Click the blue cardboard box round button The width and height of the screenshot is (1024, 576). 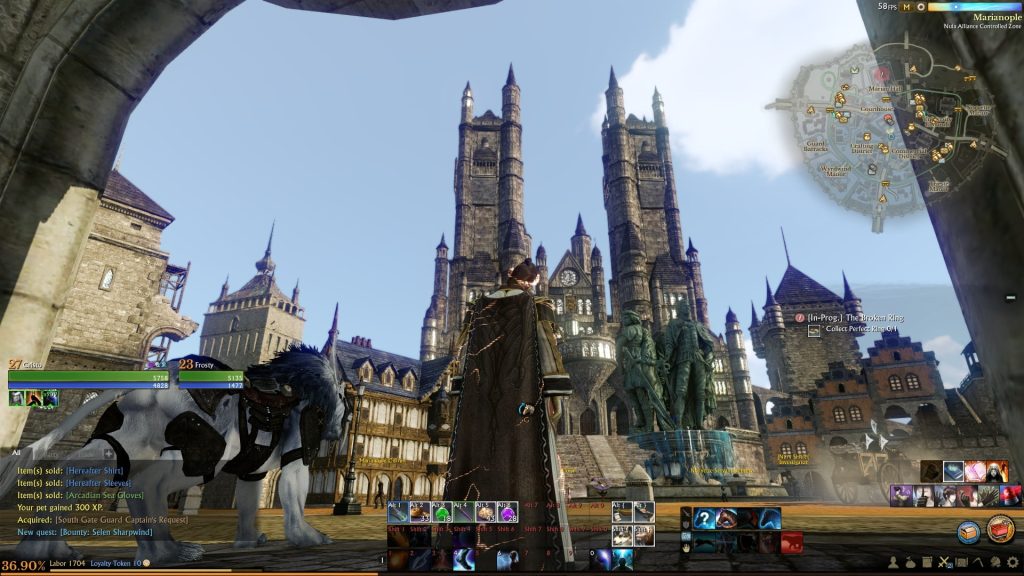tap(968, 531)
